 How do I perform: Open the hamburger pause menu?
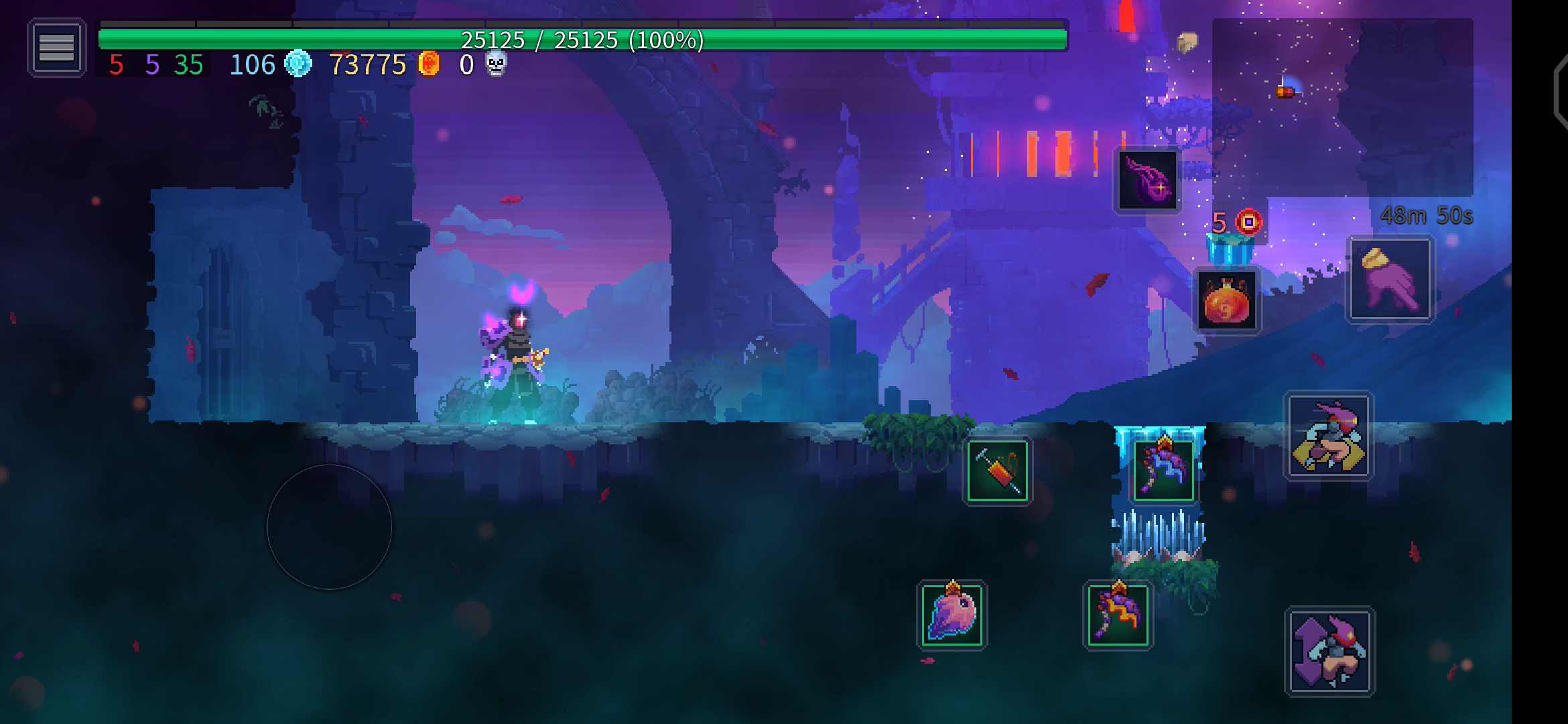56,48
